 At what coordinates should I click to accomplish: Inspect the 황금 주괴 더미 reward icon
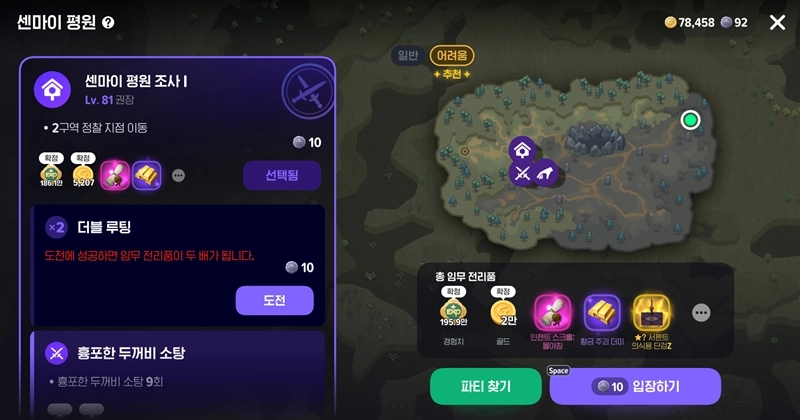602,312
